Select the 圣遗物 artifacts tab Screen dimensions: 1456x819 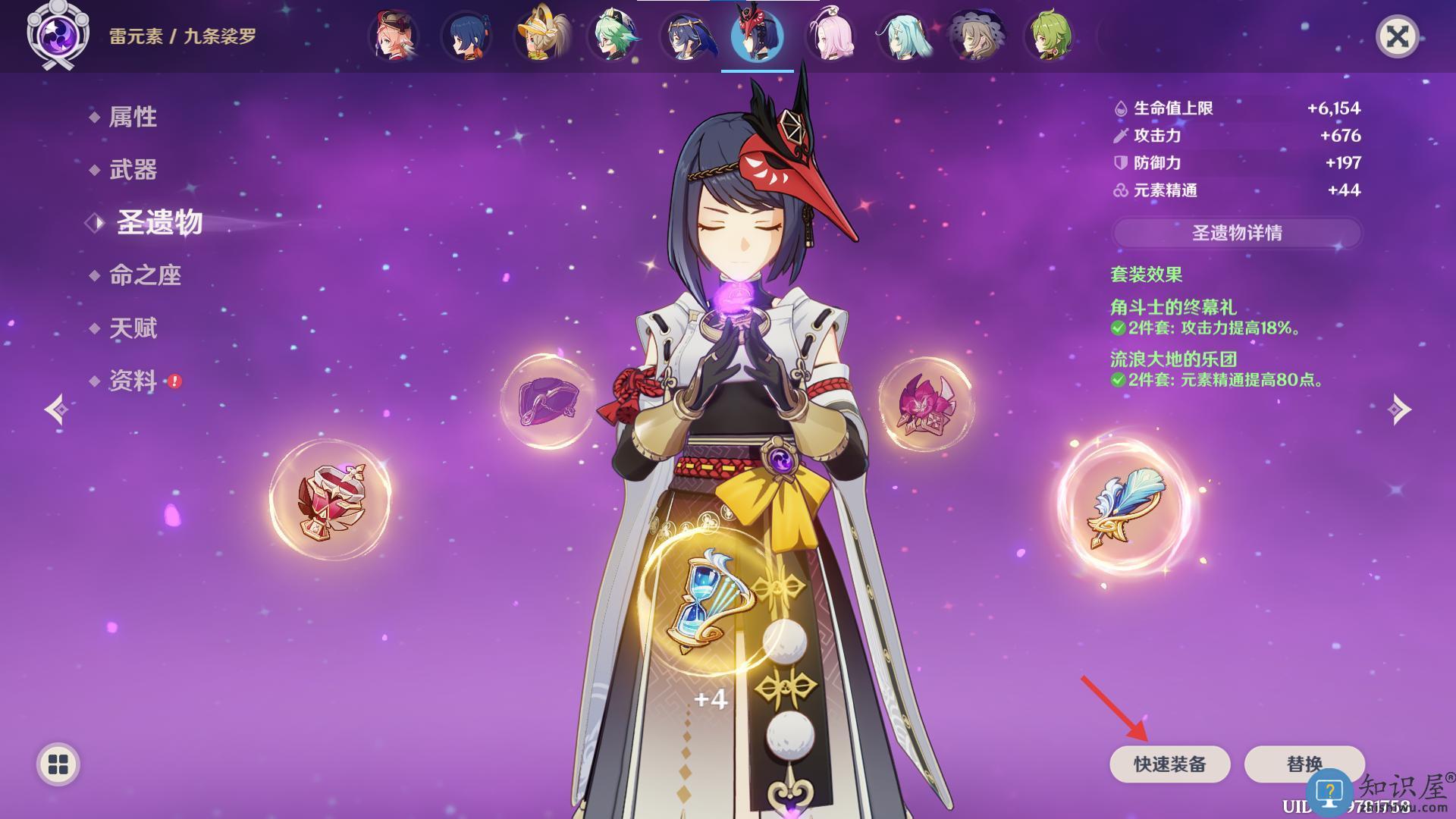tap(159, 223)
